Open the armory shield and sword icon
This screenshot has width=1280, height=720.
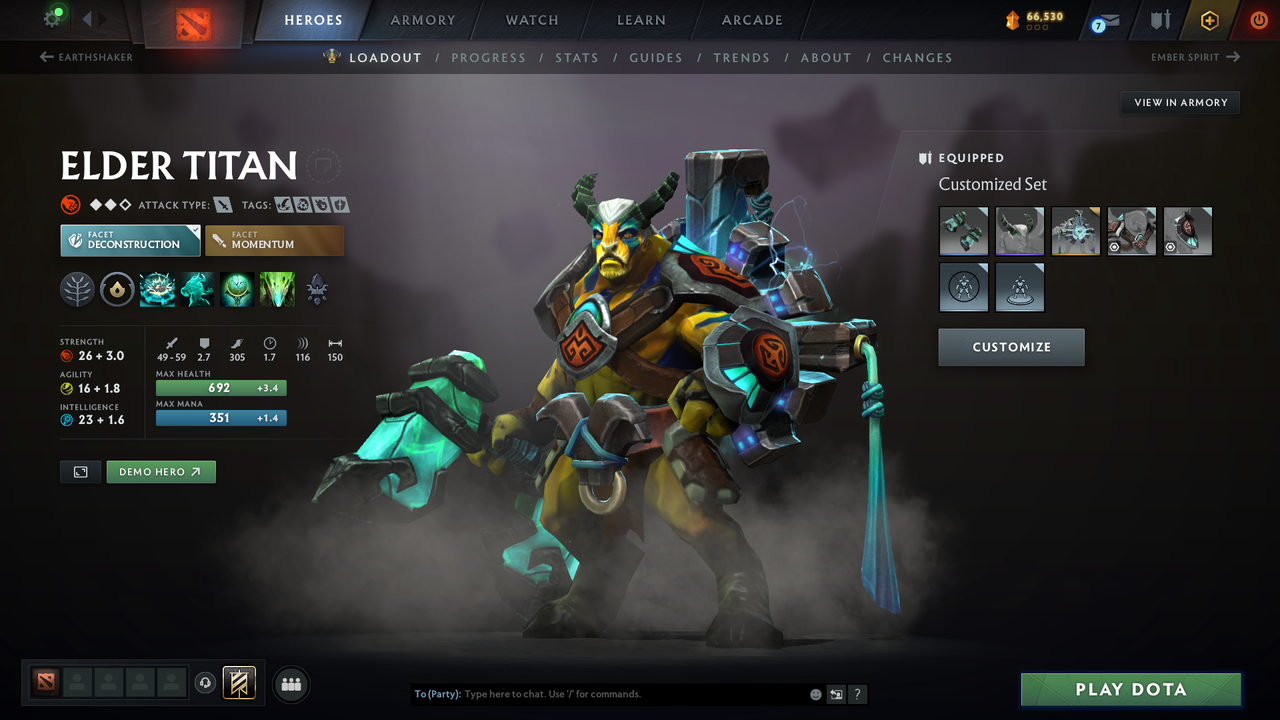pyautogui.click(x=1159, y=20)
